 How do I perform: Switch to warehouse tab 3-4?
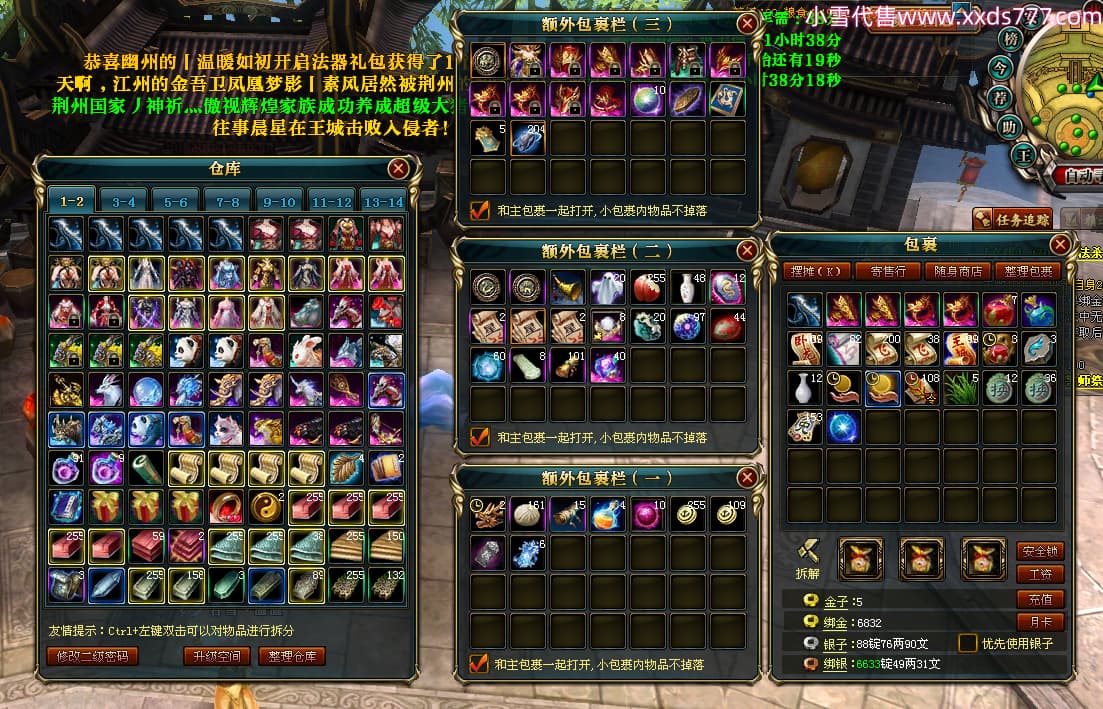[123, 202]
